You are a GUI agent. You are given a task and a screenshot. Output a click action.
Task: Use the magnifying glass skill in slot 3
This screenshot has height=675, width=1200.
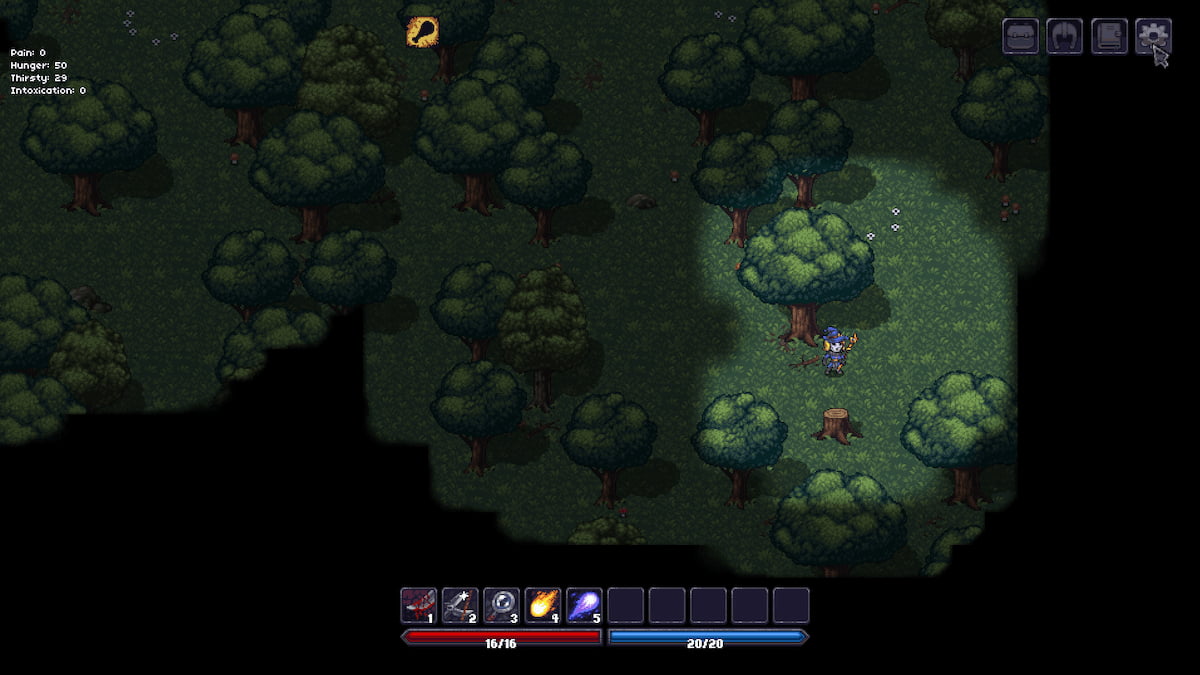coord(501,605)
